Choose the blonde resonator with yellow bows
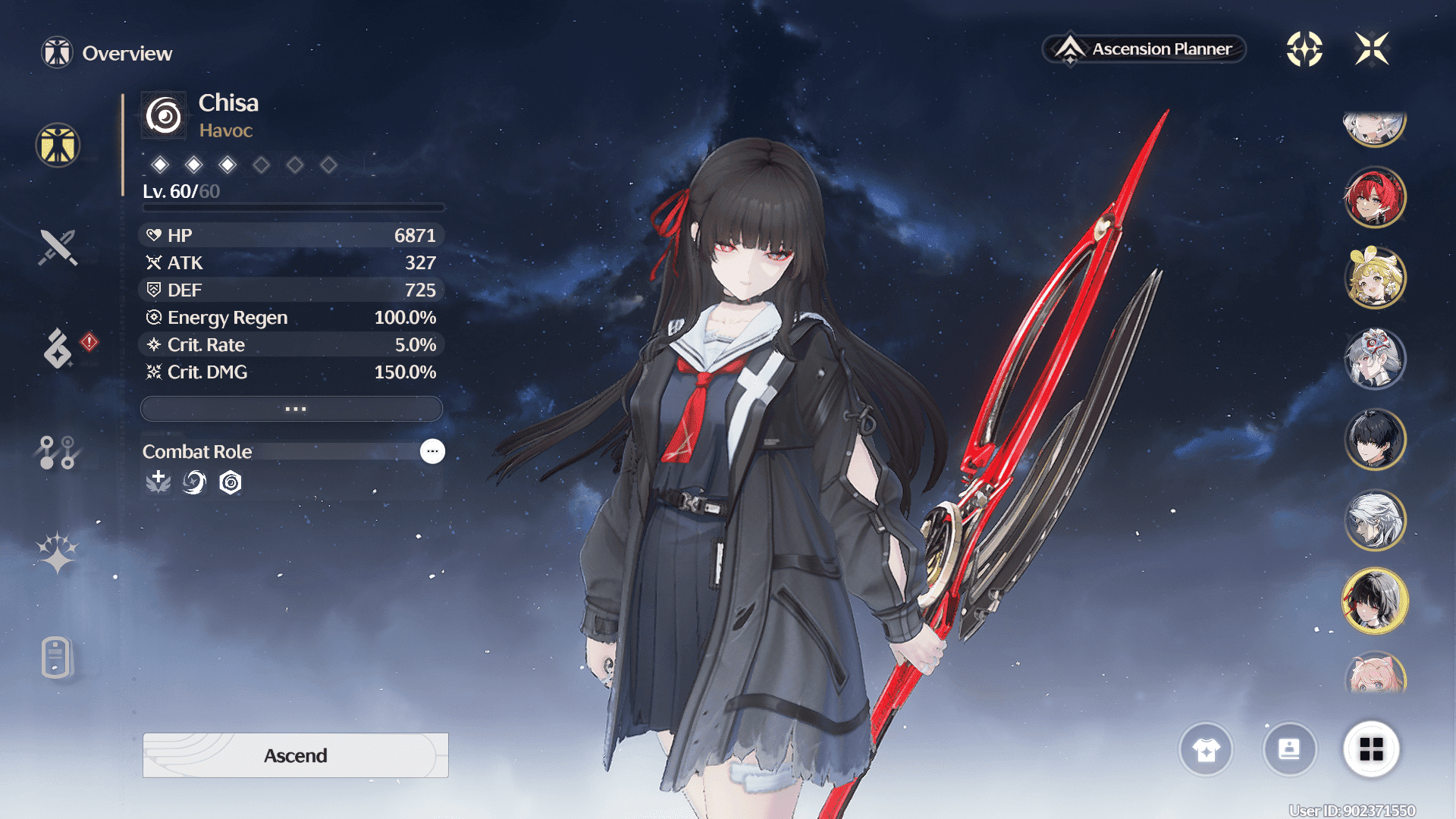1456x819 pixels. coord(1374,278)
